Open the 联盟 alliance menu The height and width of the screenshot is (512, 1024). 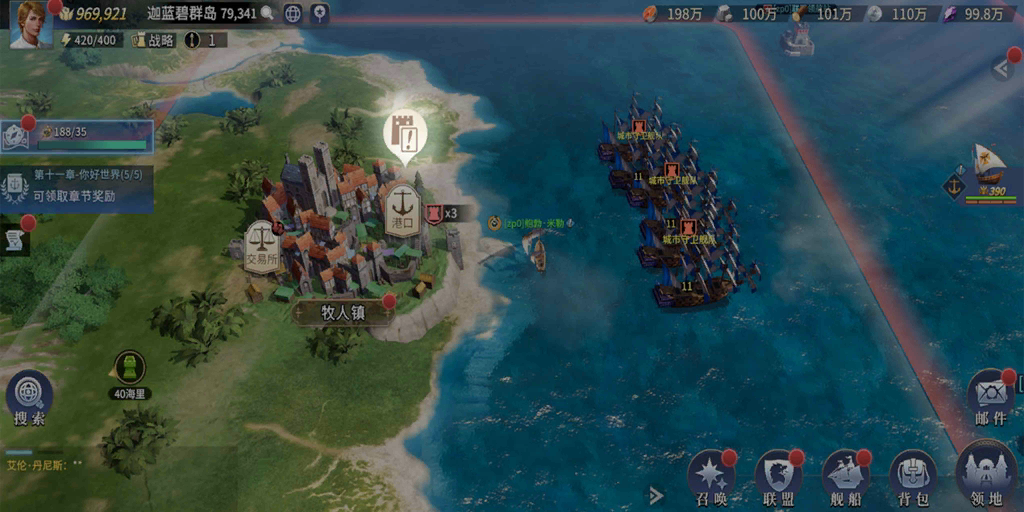coord(779,478)
